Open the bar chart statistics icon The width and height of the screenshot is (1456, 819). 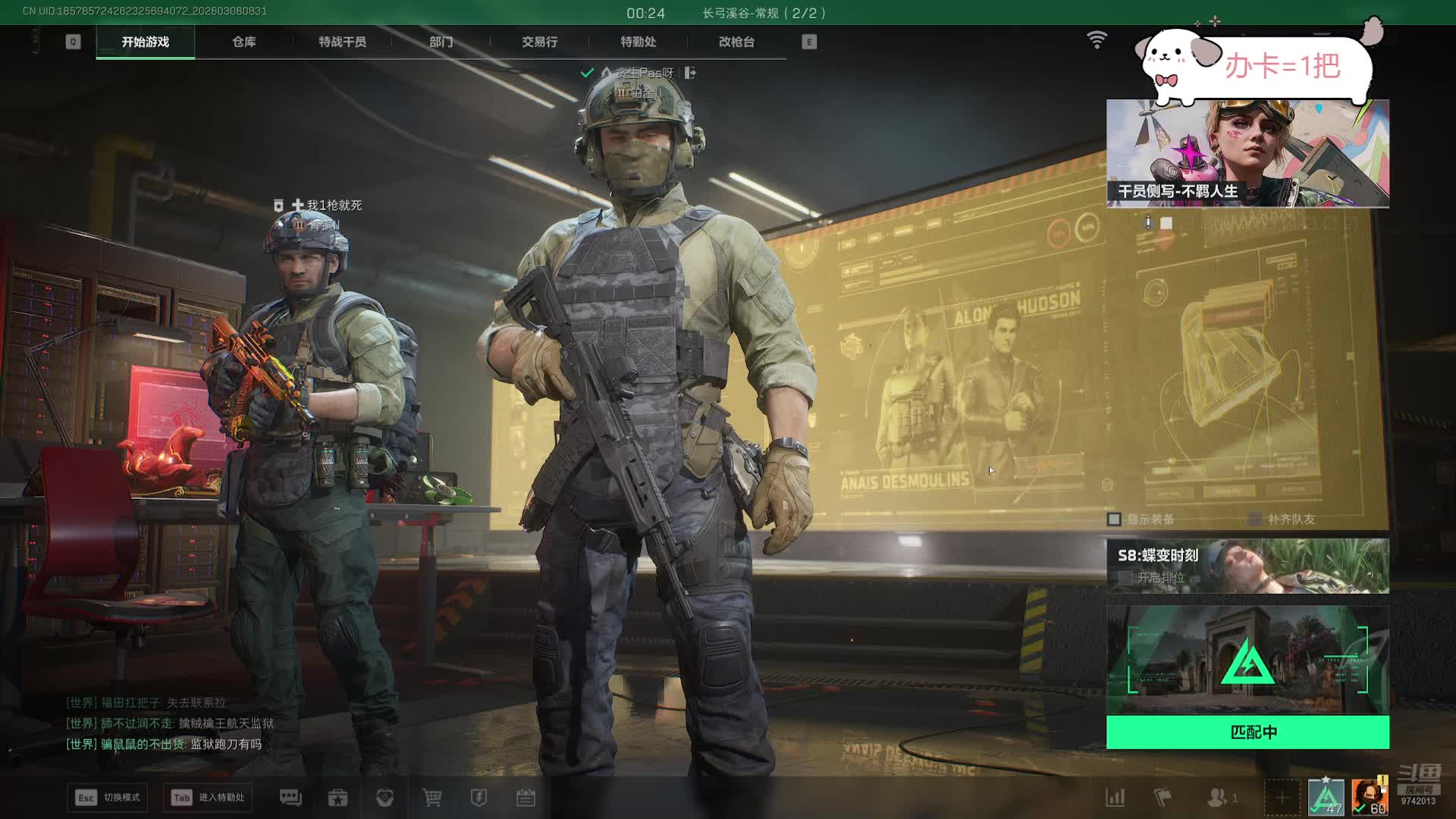point(1115,797)
